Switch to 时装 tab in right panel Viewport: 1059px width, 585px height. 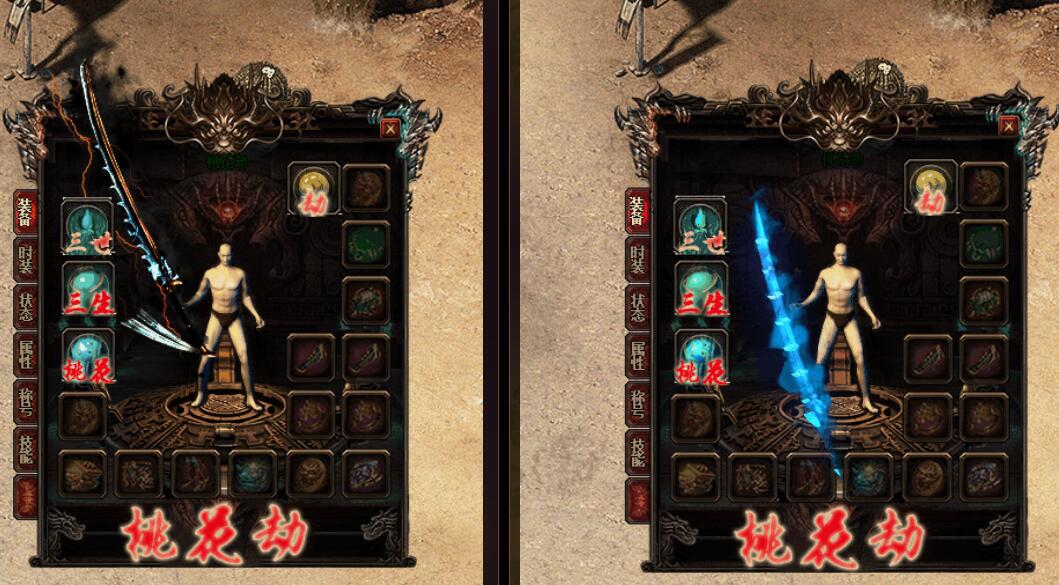coord(637,259)
